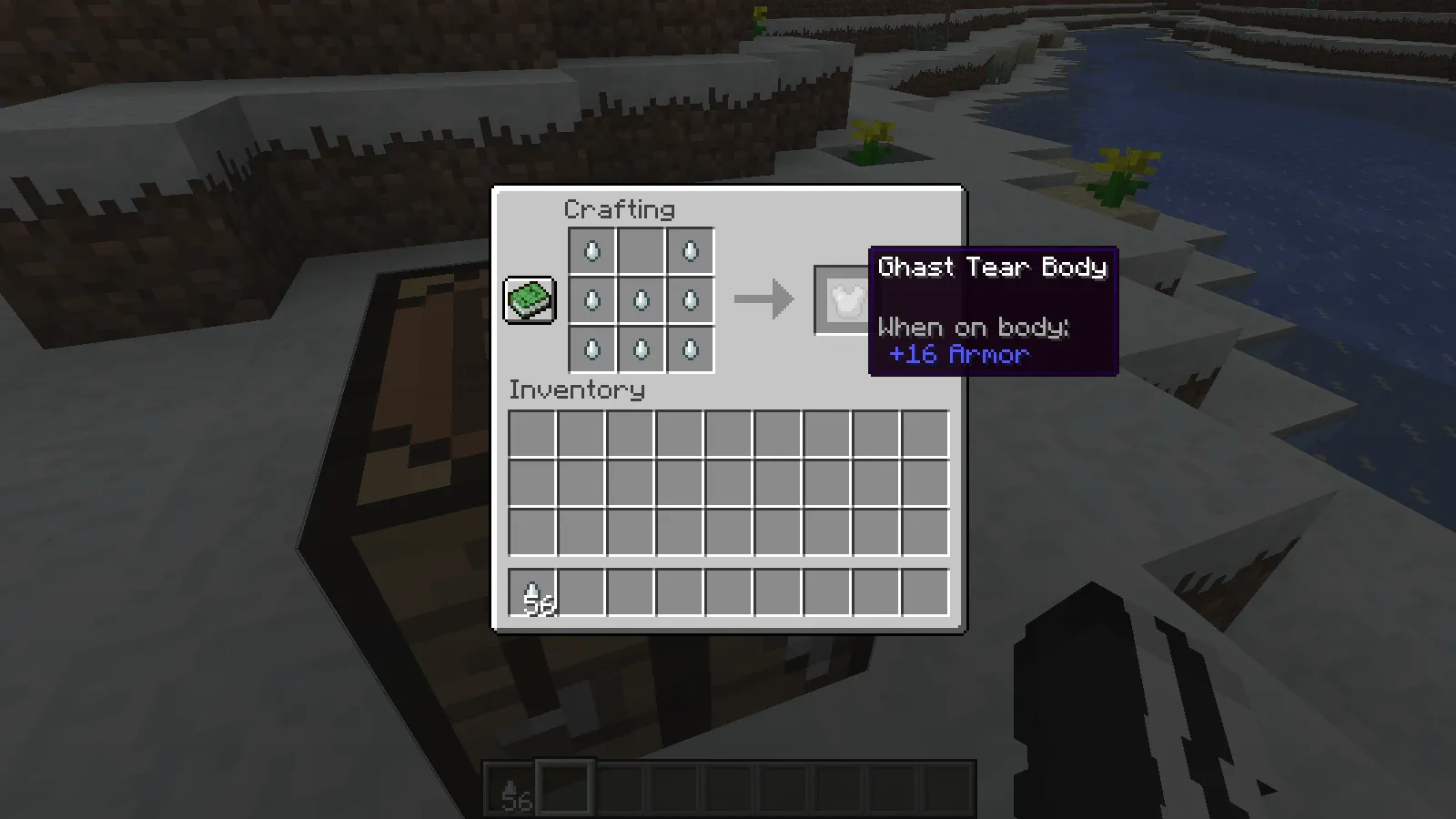
Task: Select the ghast tear in the top-left crafting slot
Action: (591, 251)
